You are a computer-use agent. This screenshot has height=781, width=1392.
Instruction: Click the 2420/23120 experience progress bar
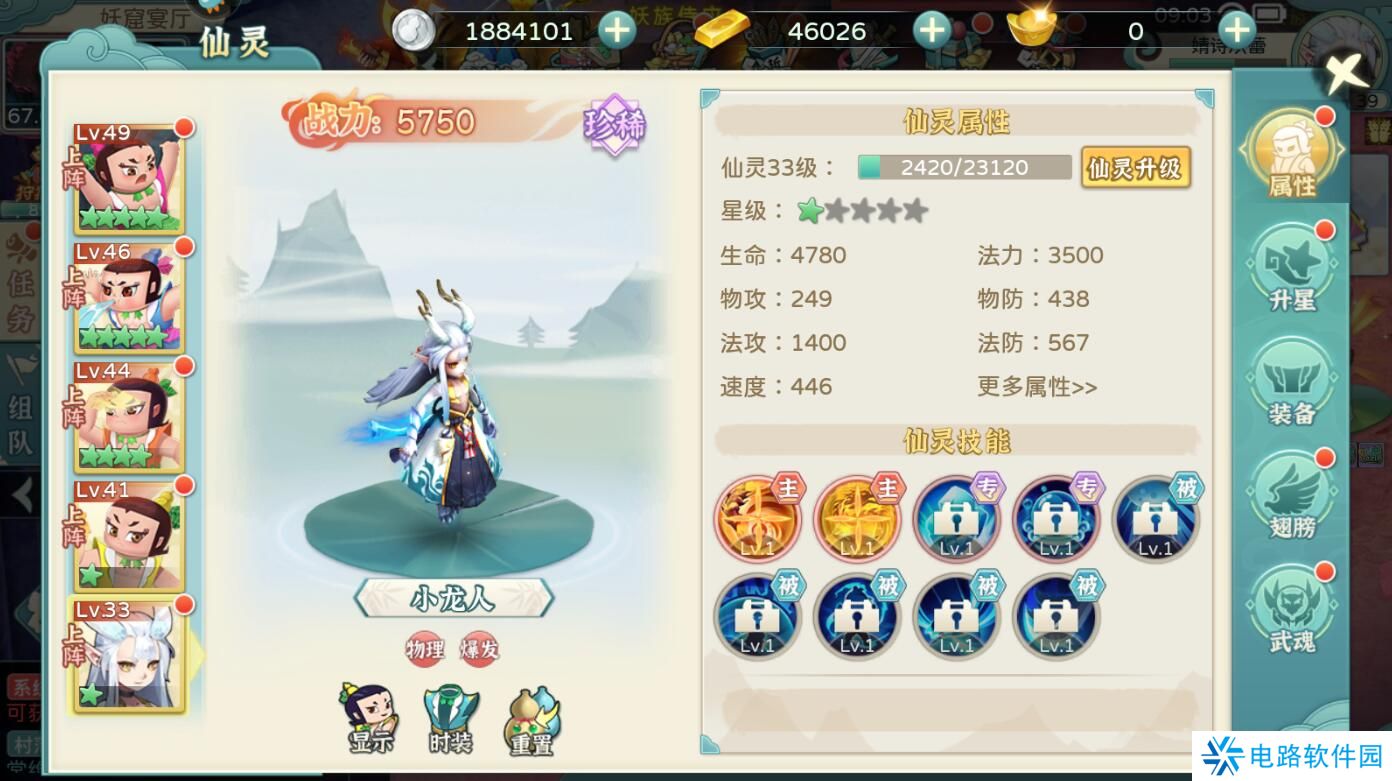[x=963, y=168]
